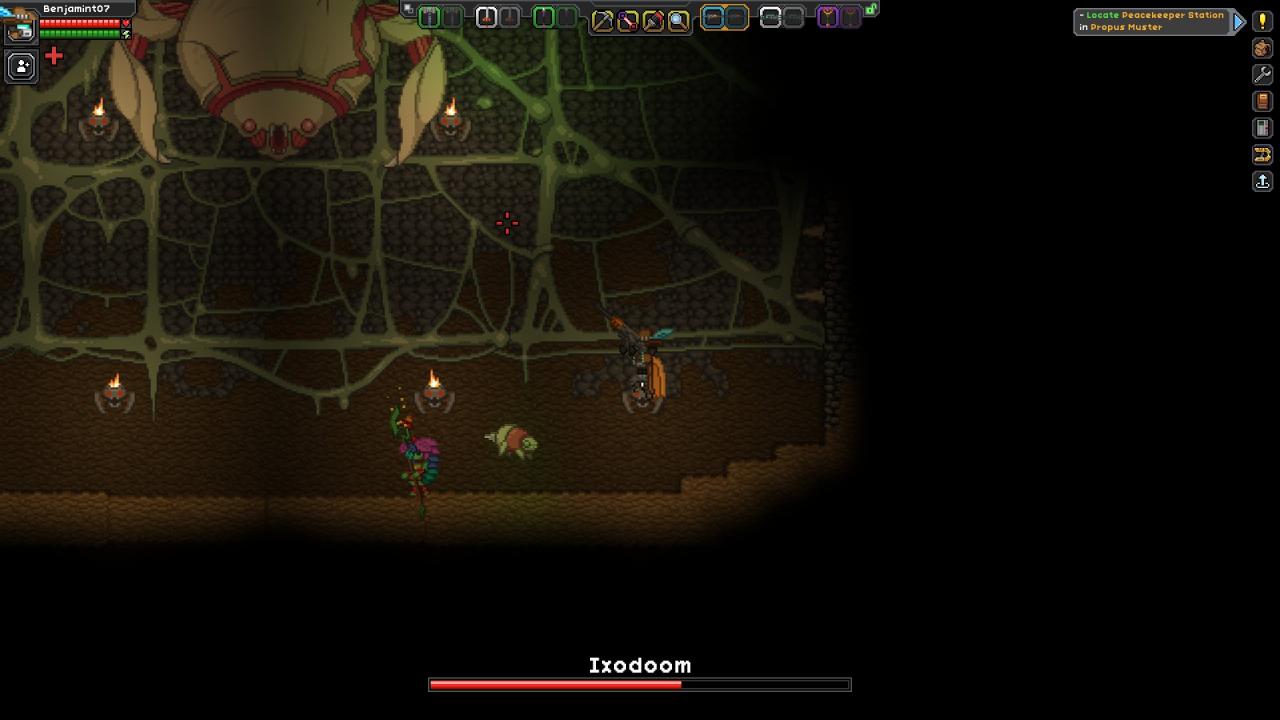Open the codex book icon

point(1262,101)
